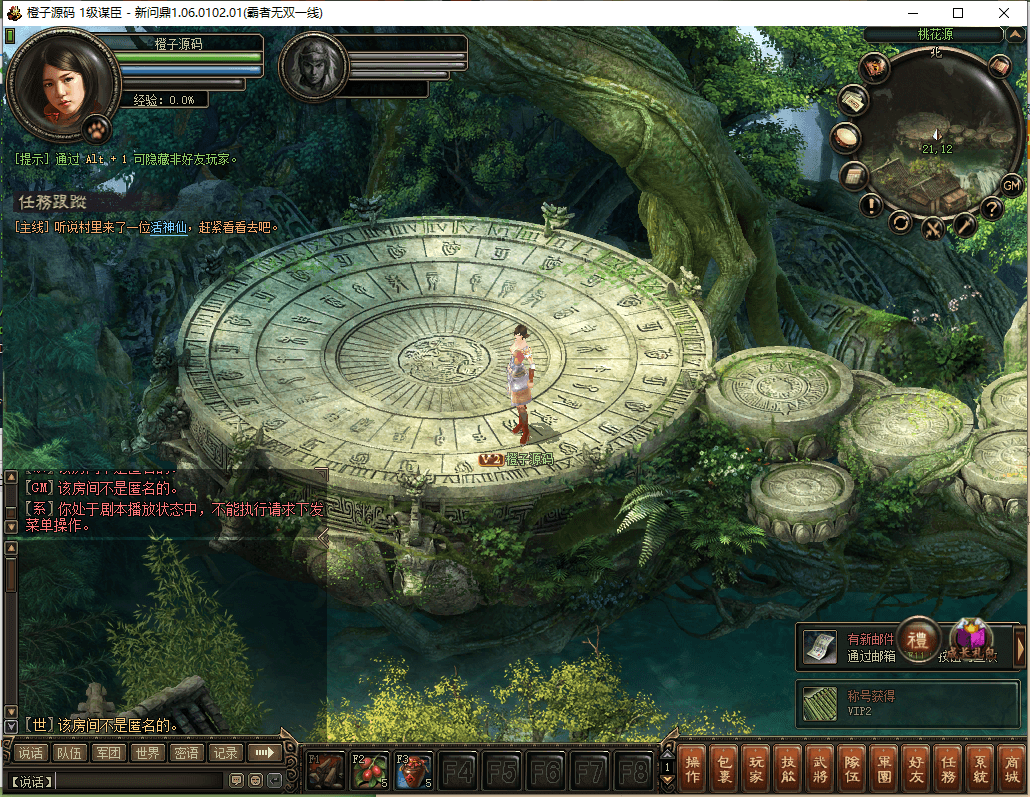
Task: Maximize the game window
Action: click(959, 13)
